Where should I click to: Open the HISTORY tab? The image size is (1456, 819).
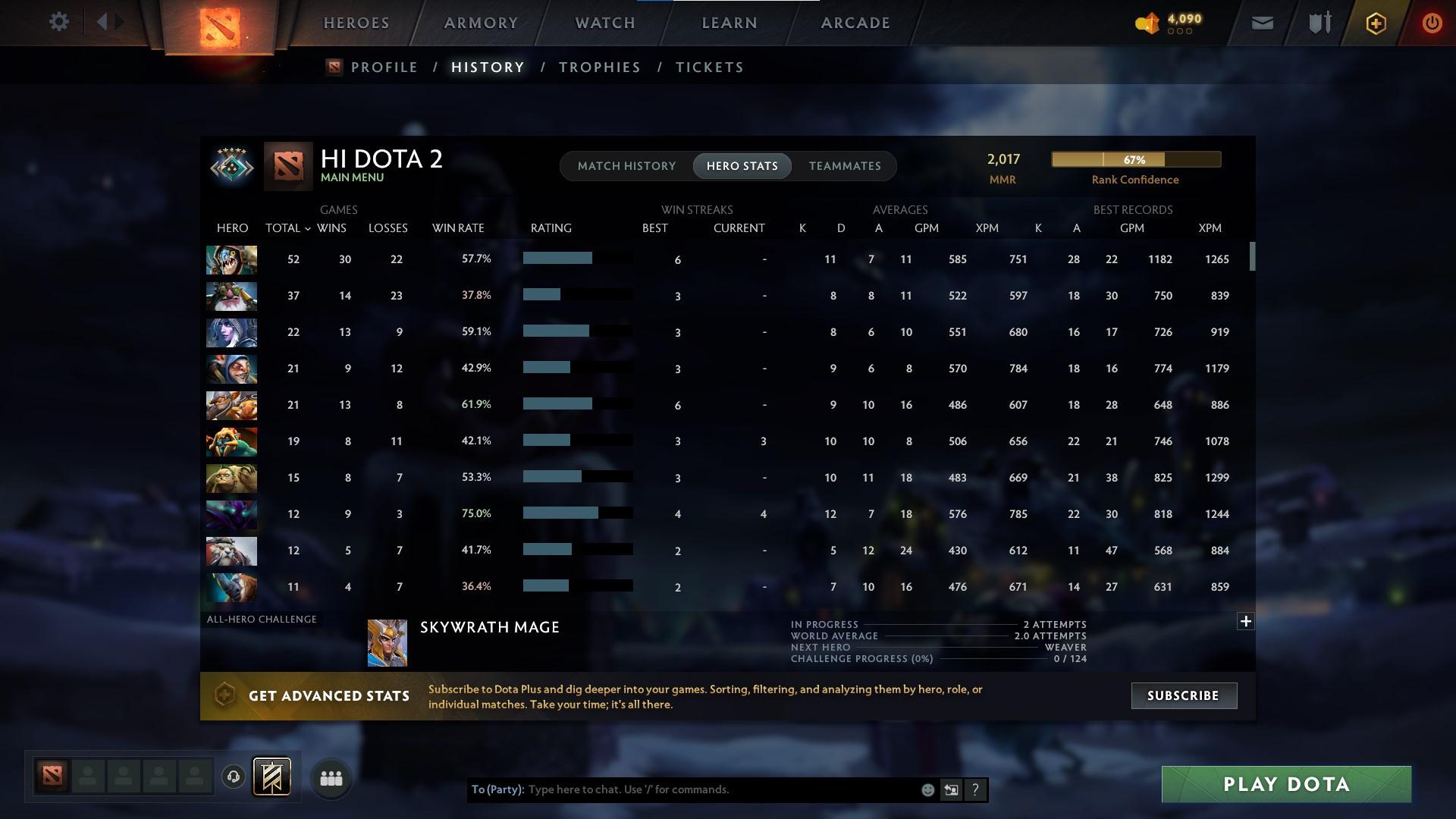(487, 67)
